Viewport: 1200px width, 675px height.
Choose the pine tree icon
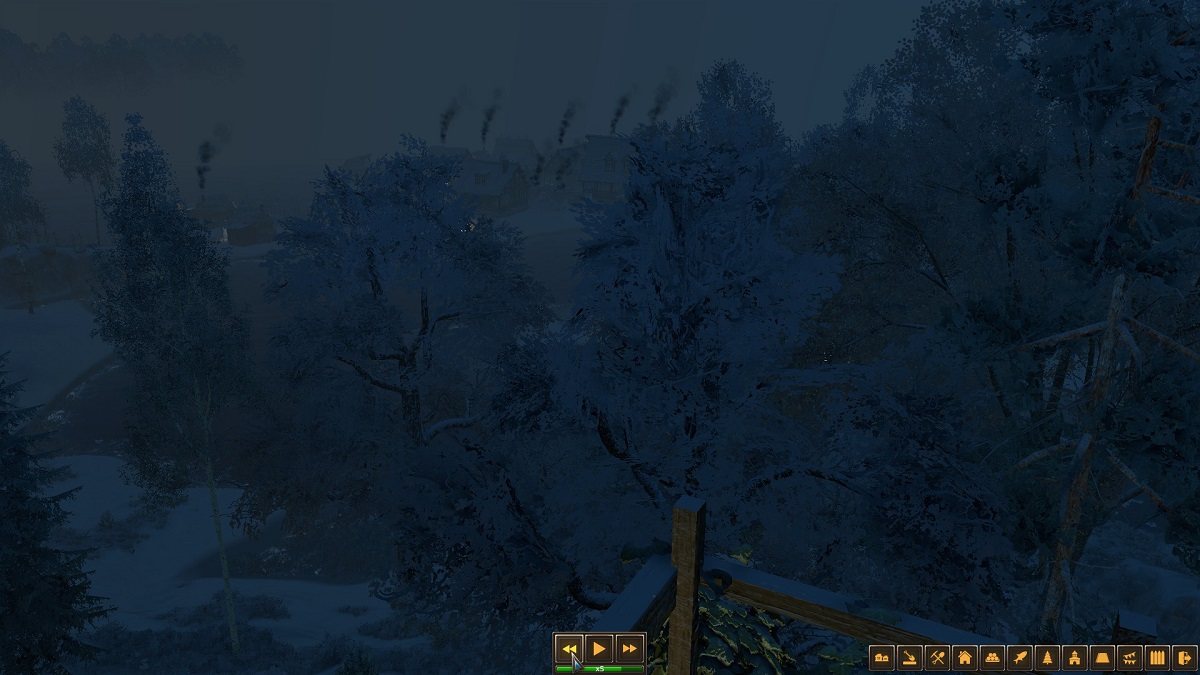(x=1048, y=657)
